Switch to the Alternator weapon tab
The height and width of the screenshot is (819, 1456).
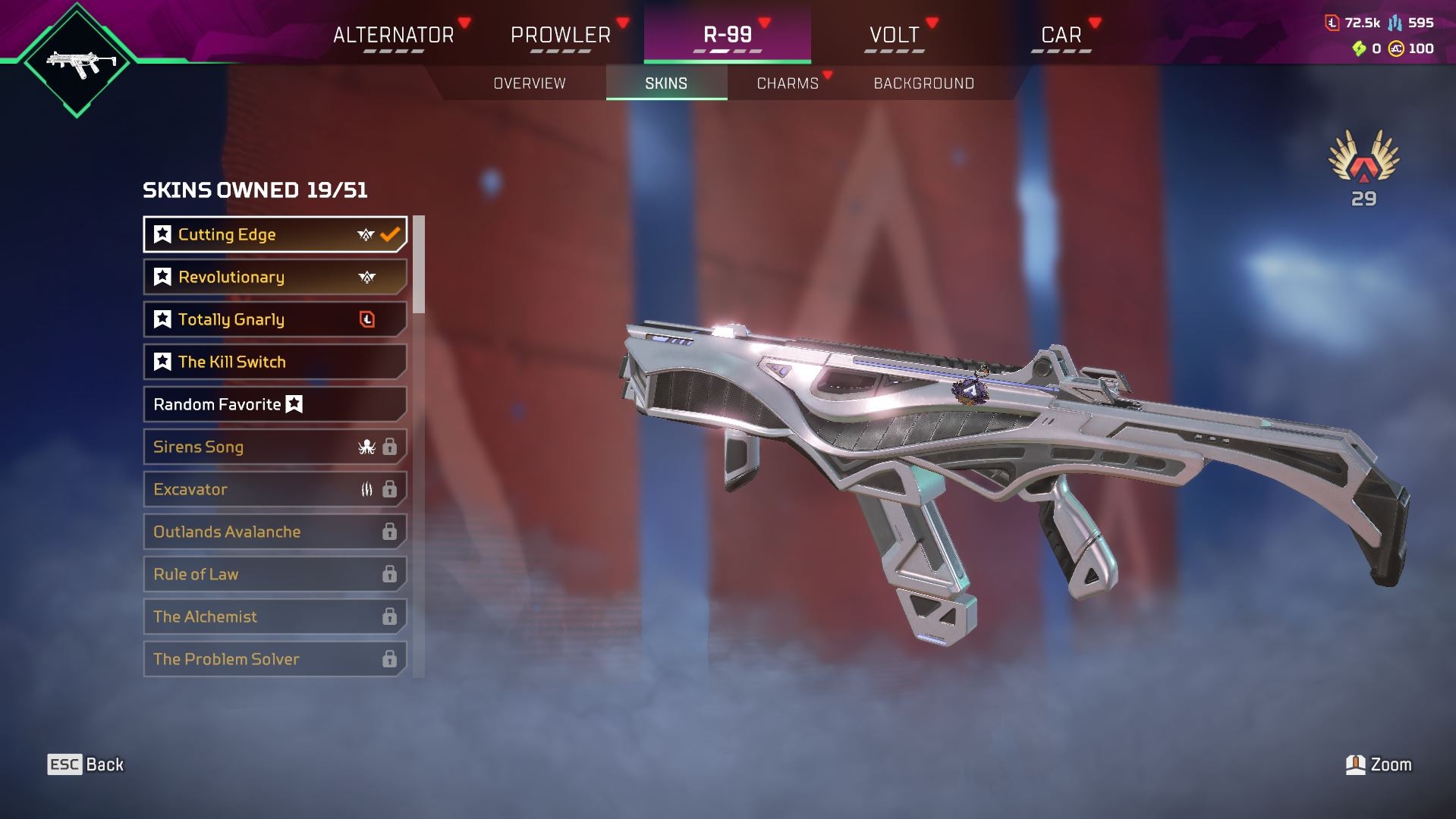point(393,35)
